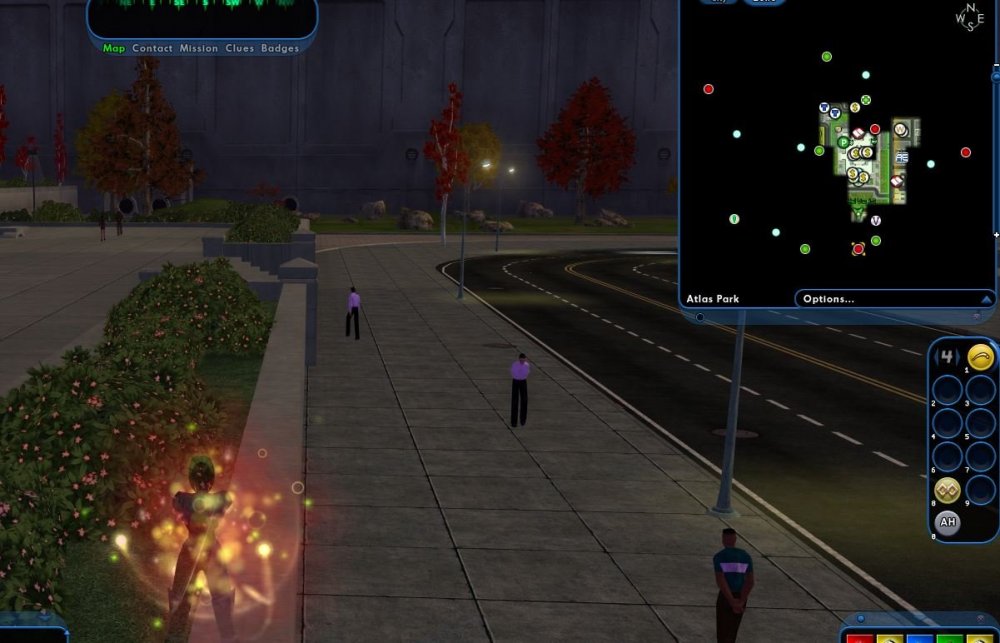1000x643 pixels.
Task: Open the Map from the nav bar
Action: tap(114, 48)
